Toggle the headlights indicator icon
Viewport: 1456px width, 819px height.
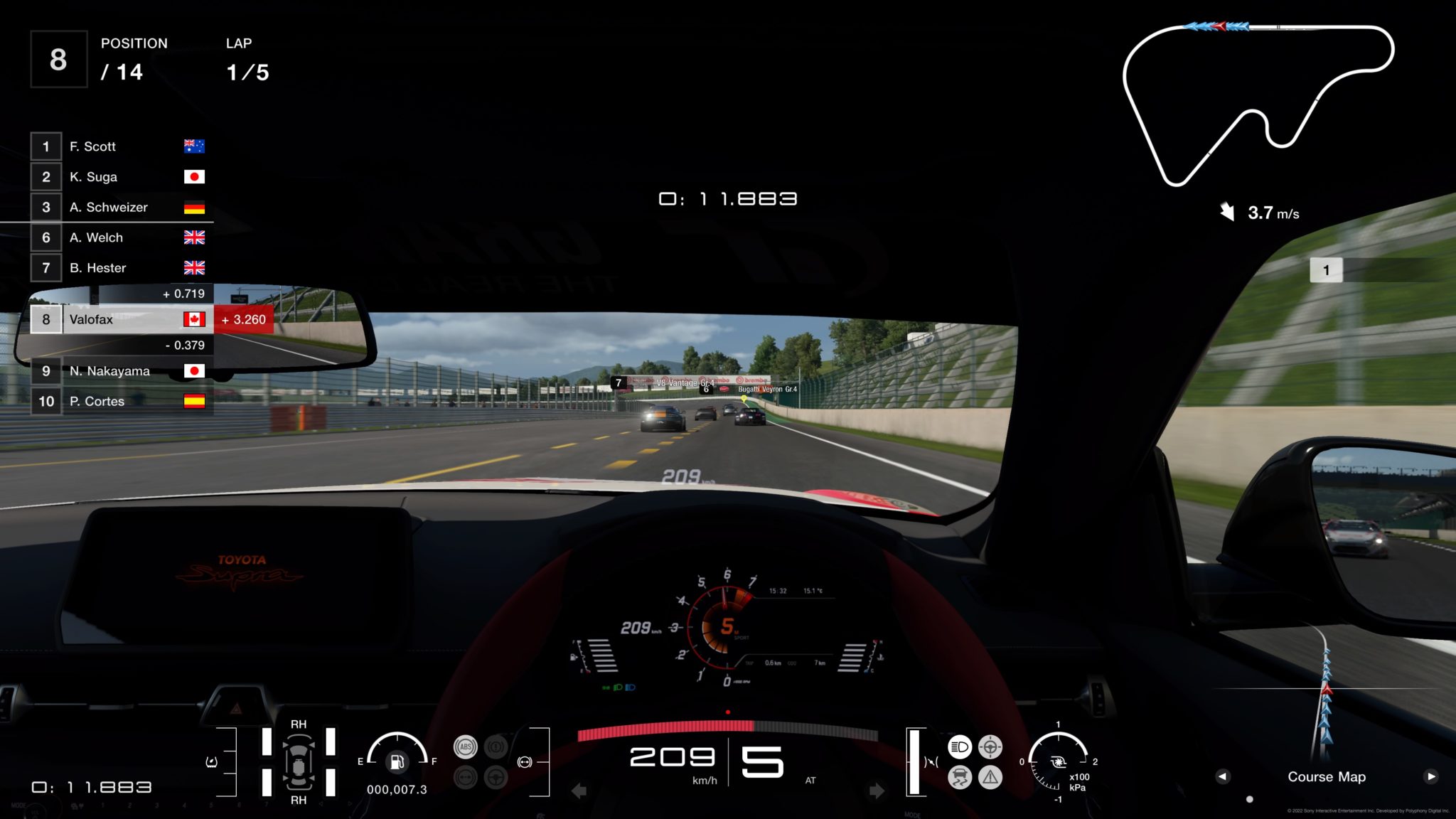(x=960, y=746)
